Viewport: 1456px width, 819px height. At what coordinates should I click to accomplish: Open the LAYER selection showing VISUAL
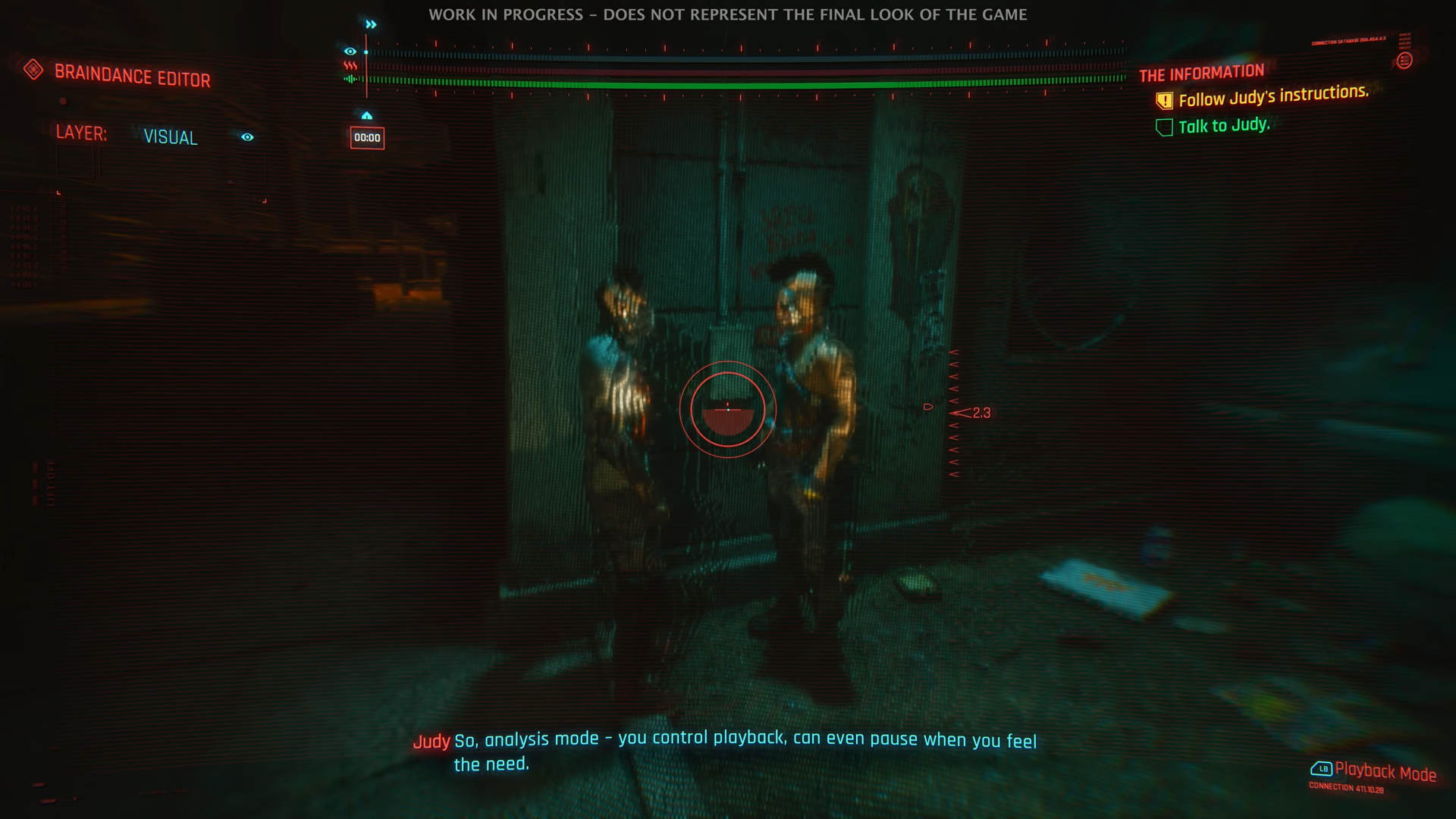click(x=170, y=137)
